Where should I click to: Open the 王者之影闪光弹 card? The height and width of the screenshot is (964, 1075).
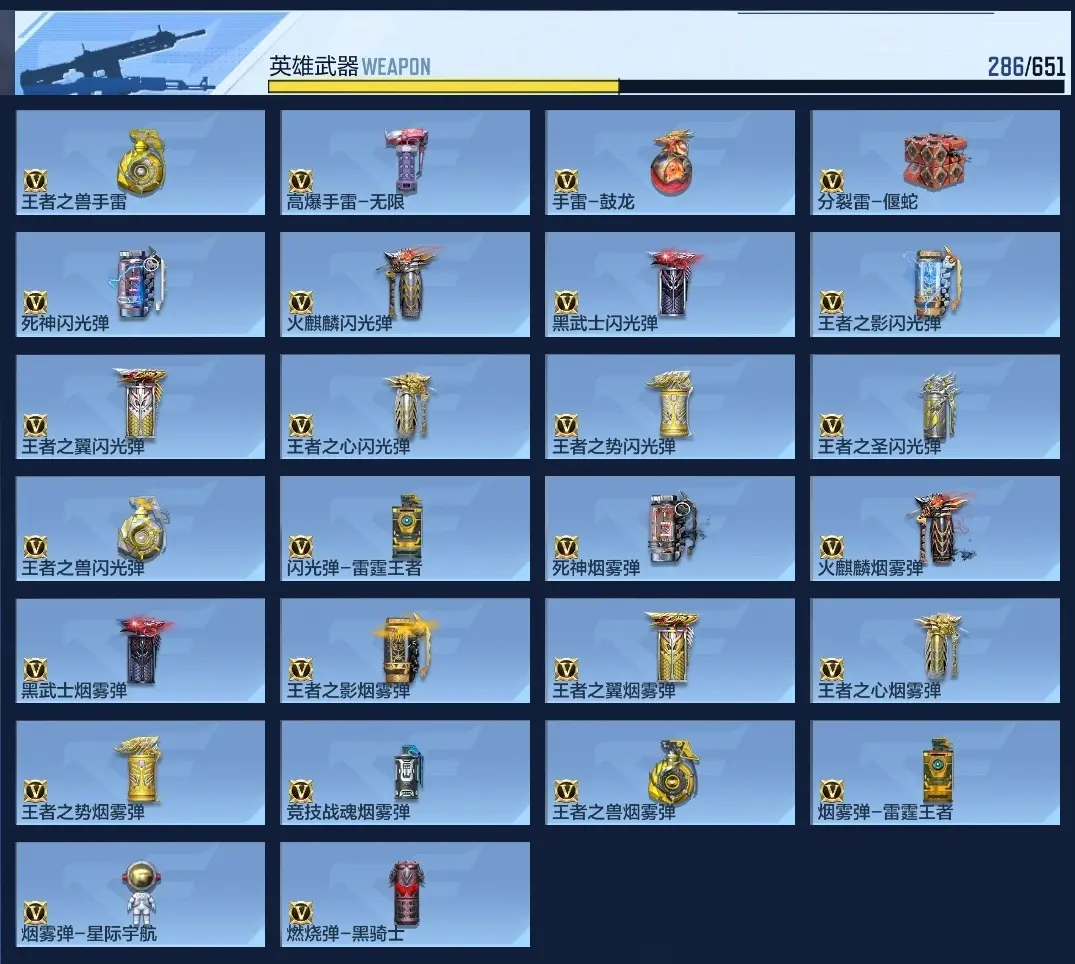pos(935,285)
